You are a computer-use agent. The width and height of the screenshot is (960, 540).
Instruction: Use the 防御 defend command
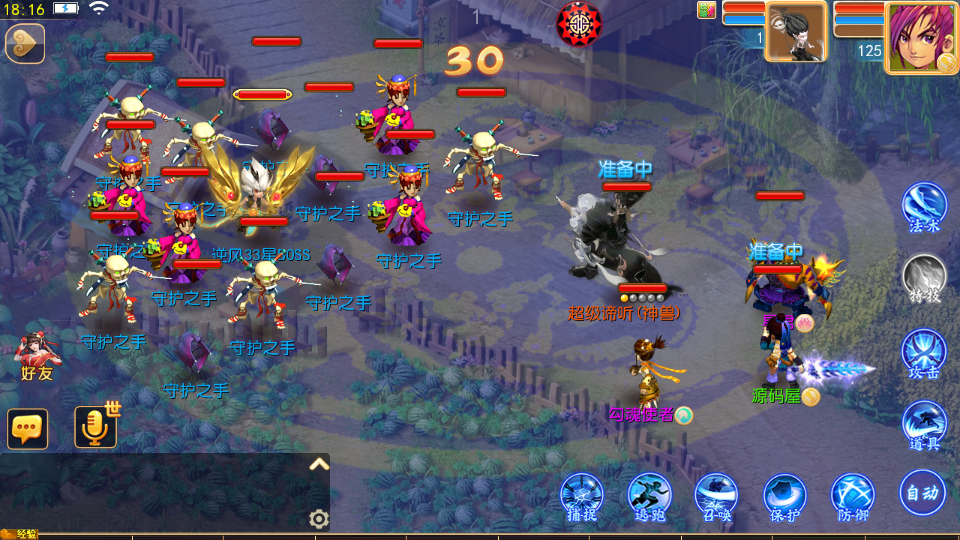853,497
